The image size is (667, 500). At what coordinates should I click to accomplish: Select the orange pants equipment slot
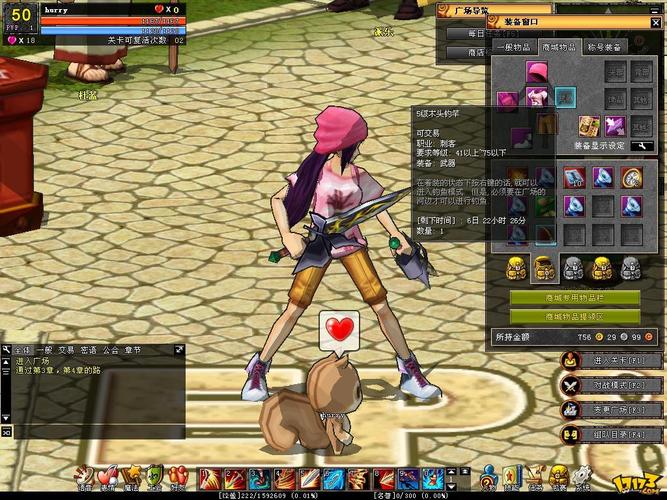click(x=546, y=123)
